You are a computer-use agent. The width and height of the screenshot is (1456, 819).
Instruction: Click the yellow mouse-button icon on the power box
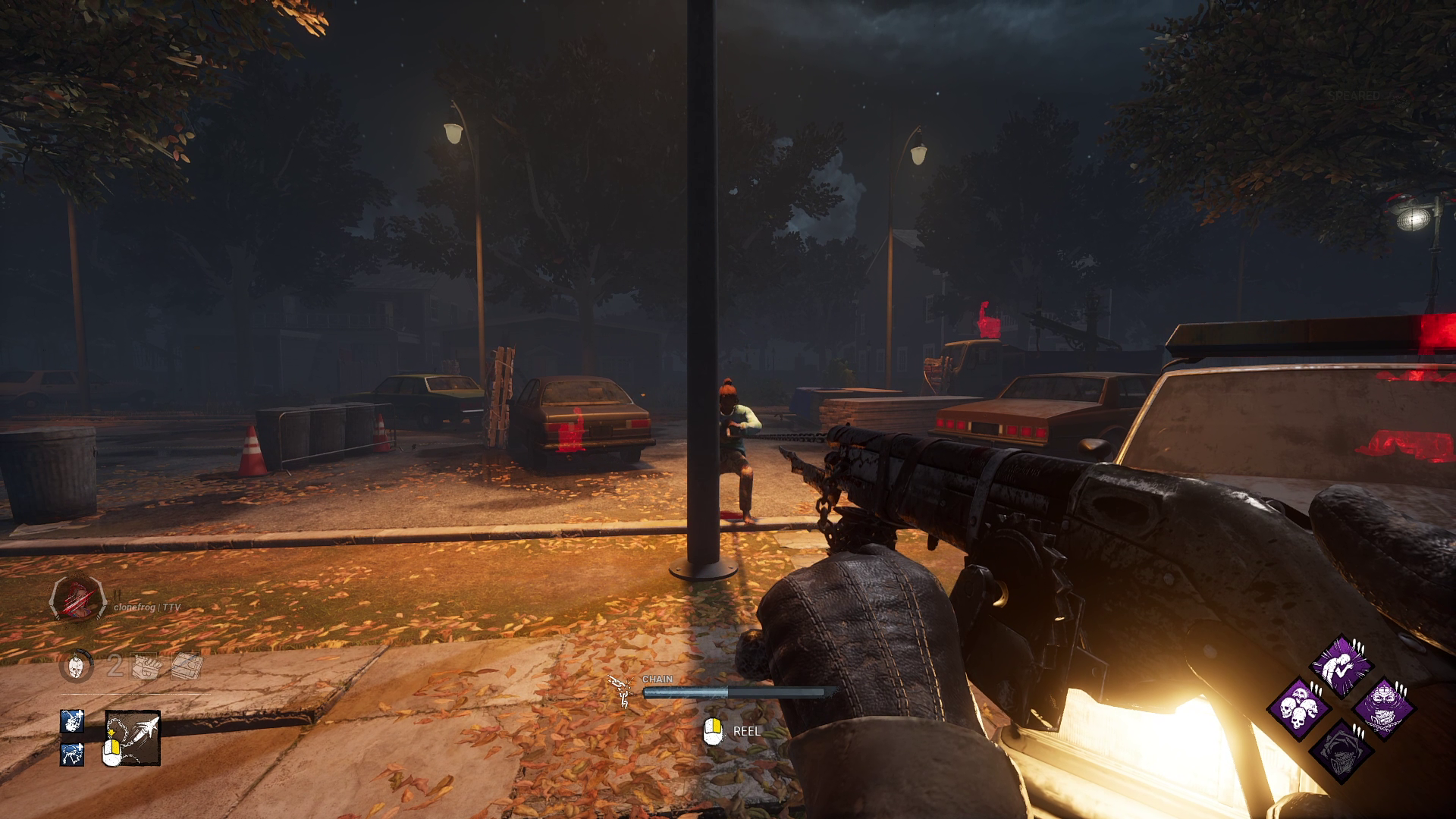pos(113,749)
